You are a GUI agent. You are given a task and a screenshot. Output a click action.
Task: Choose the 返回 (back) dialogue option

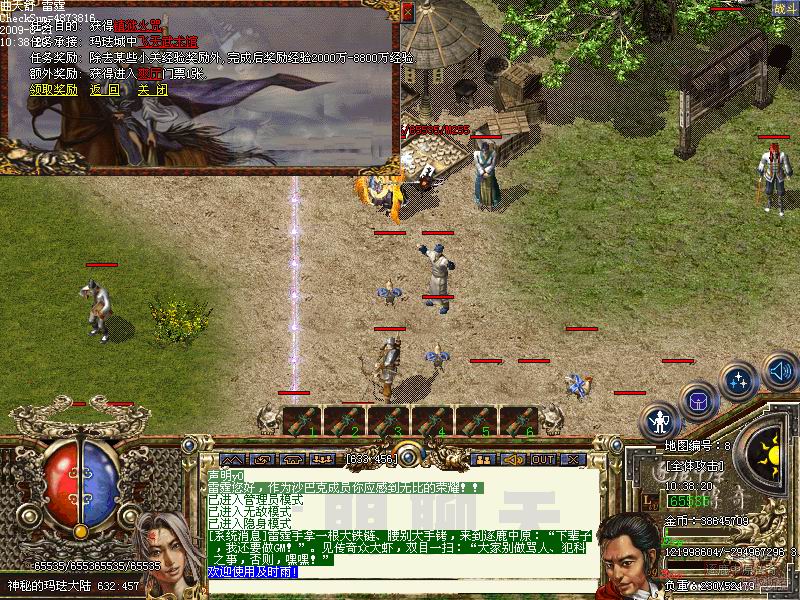tap(104, 89)
